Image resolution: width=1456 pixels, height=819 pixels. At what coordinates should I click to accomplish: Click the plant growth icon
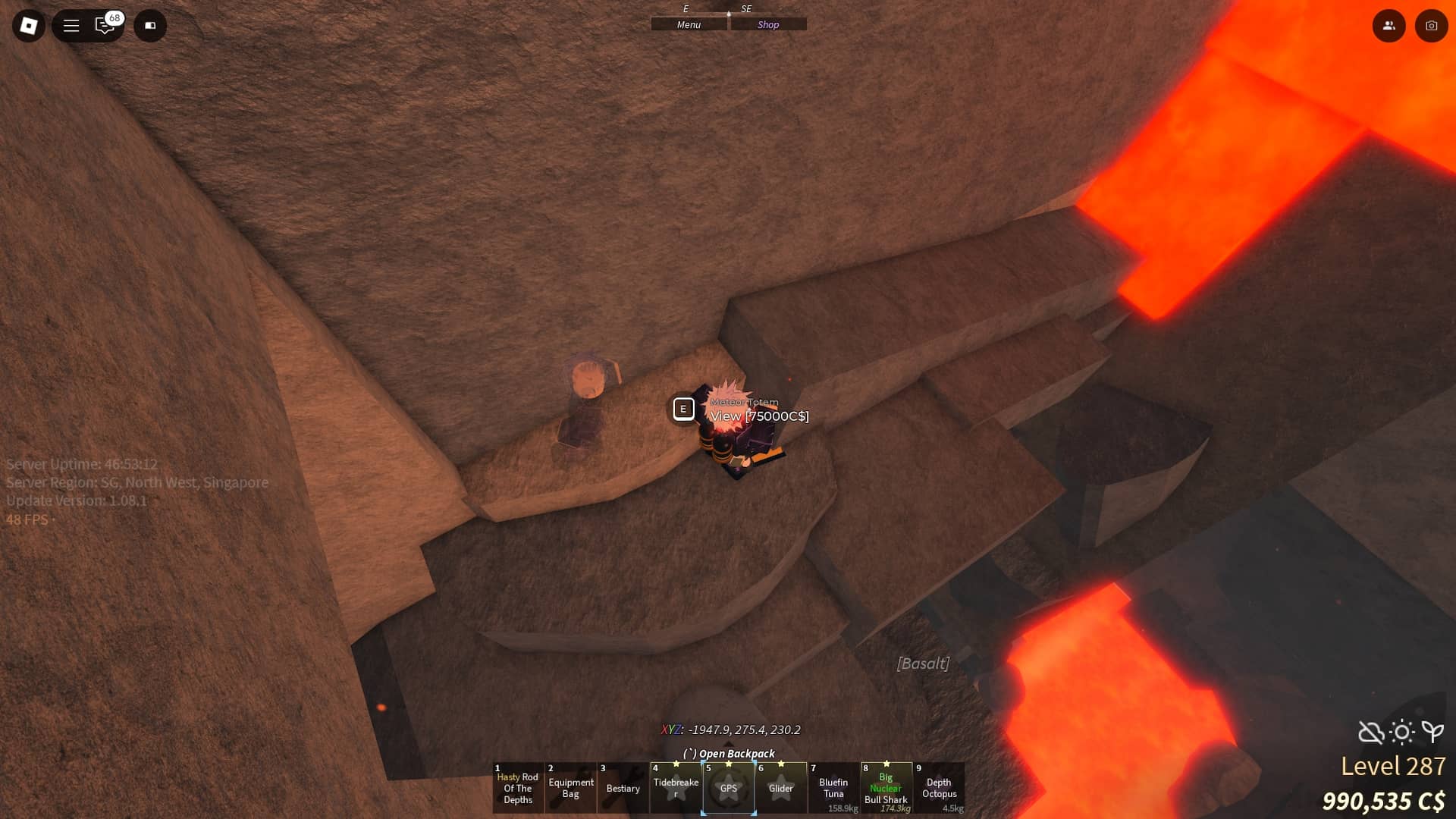click(1432, 733)
